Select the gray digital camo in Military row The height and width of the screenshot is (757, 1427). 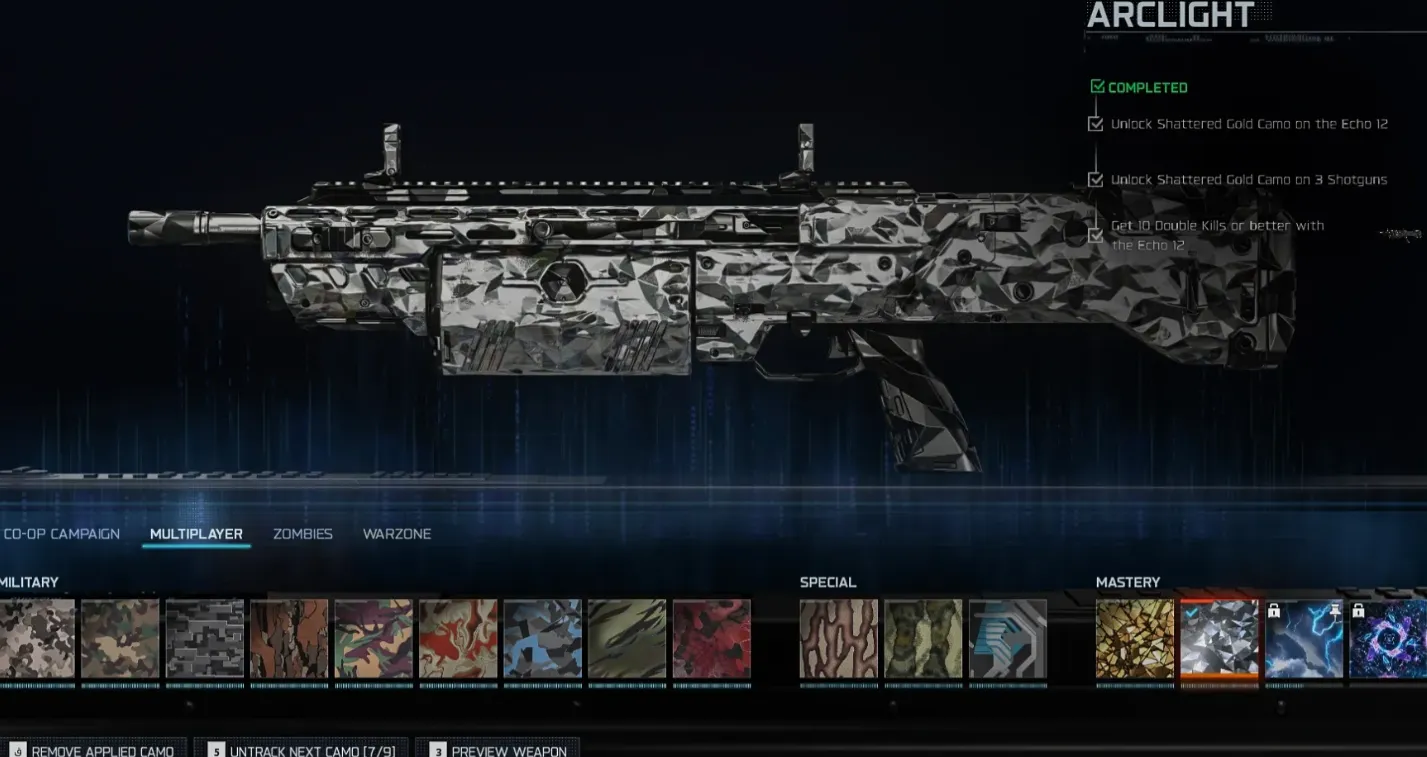click(204, 640)
